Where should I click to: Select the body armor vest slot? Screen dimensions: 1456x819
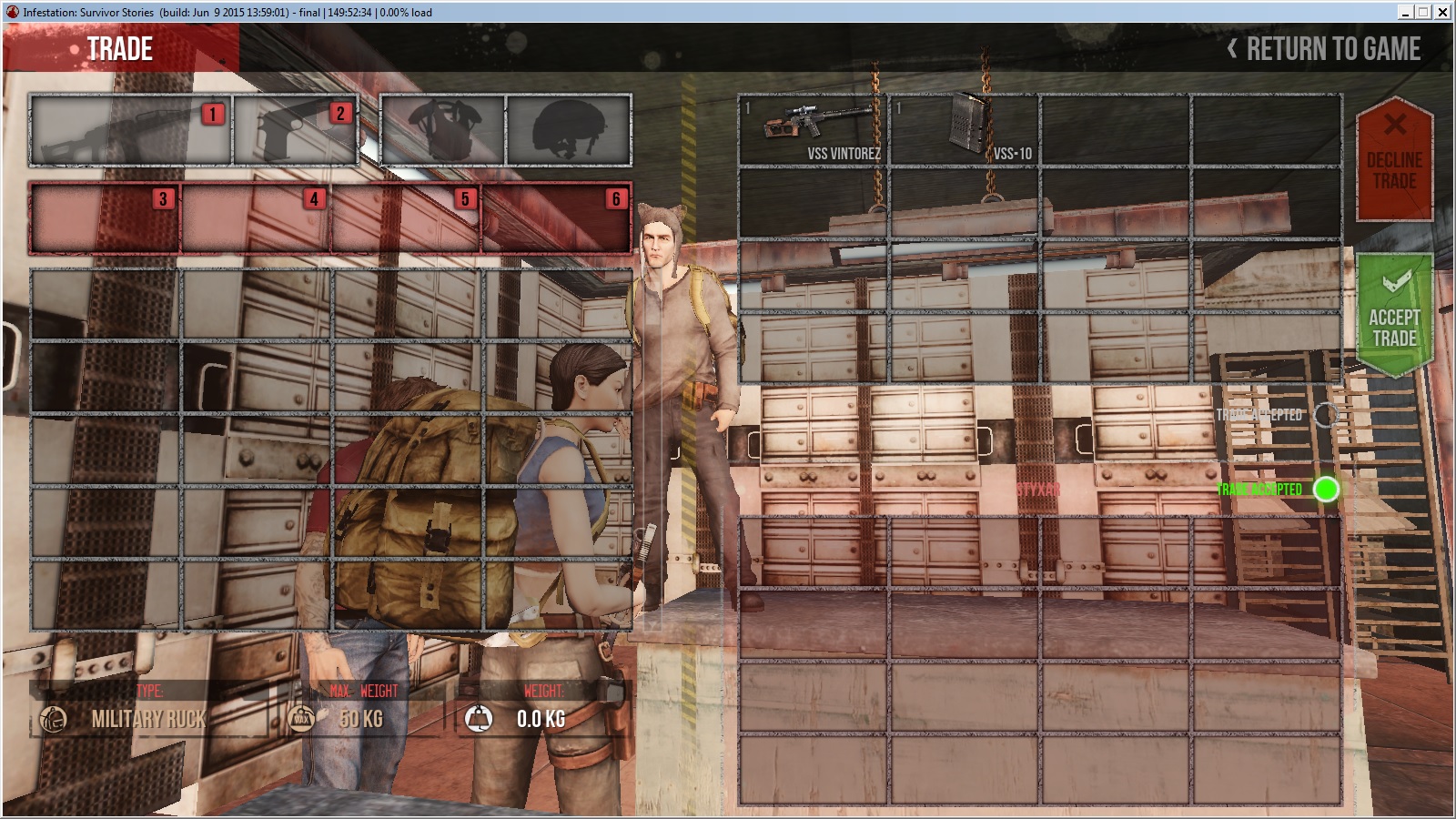click(x=443, y=130)
